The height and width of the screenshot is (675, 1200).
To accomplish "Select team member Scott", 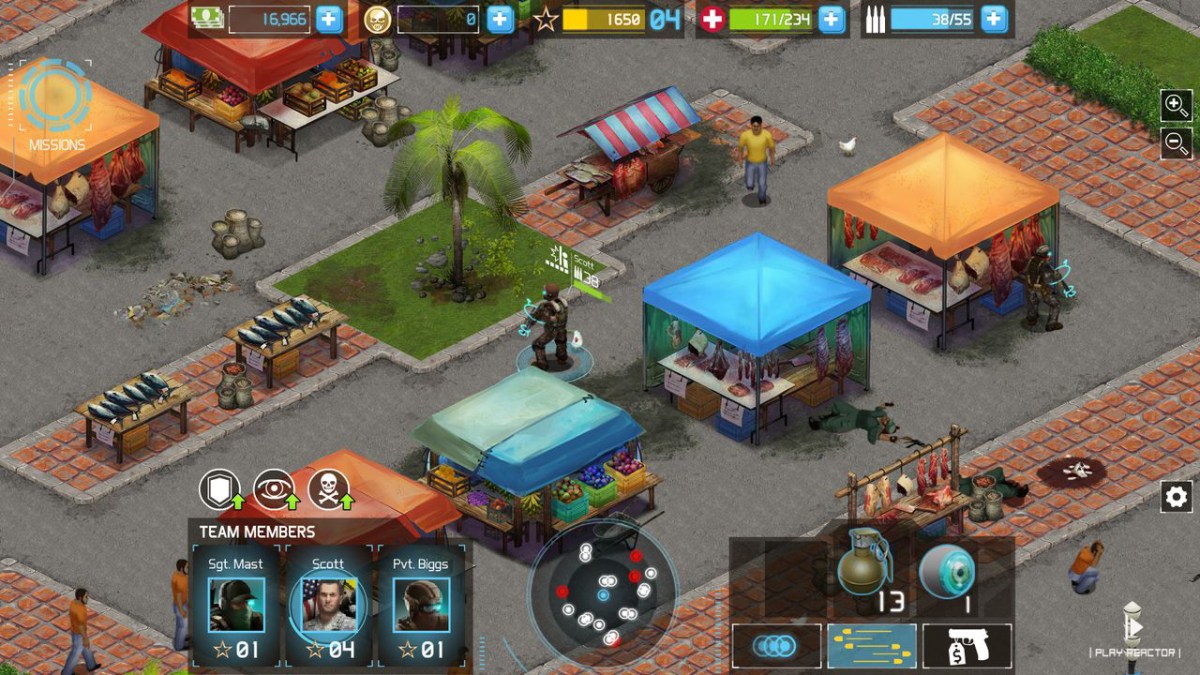I will coord(328,604).
